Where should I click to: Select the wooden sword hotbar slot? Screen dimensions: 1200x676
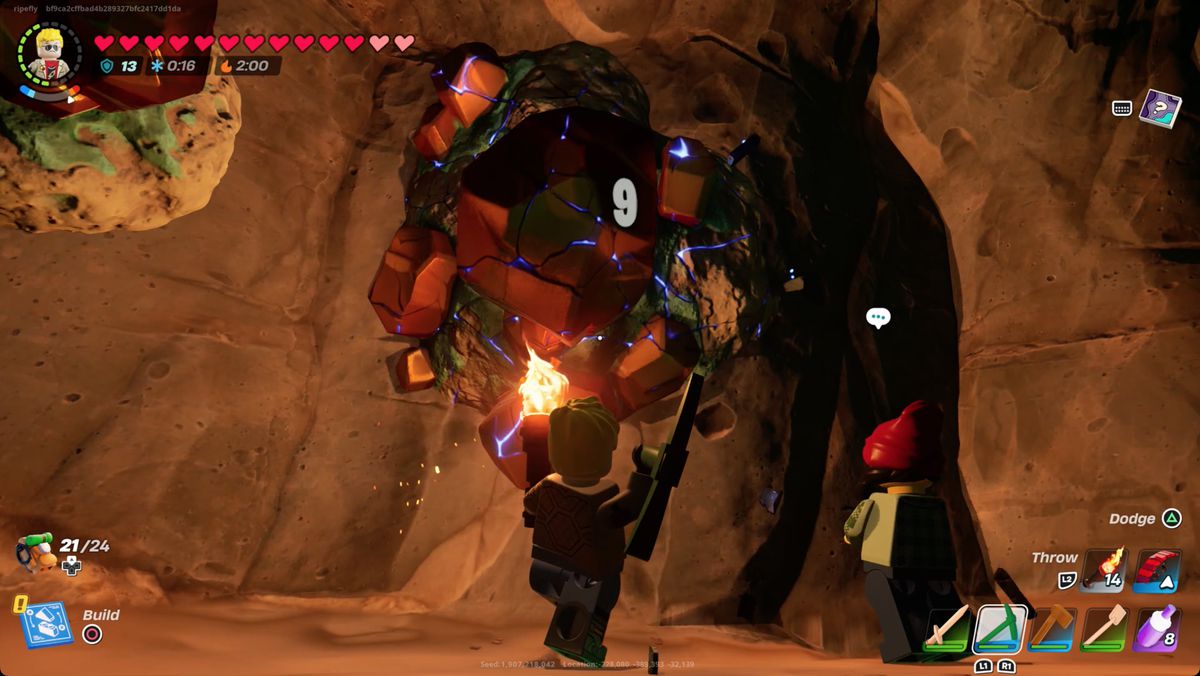(x=947, y=628)
